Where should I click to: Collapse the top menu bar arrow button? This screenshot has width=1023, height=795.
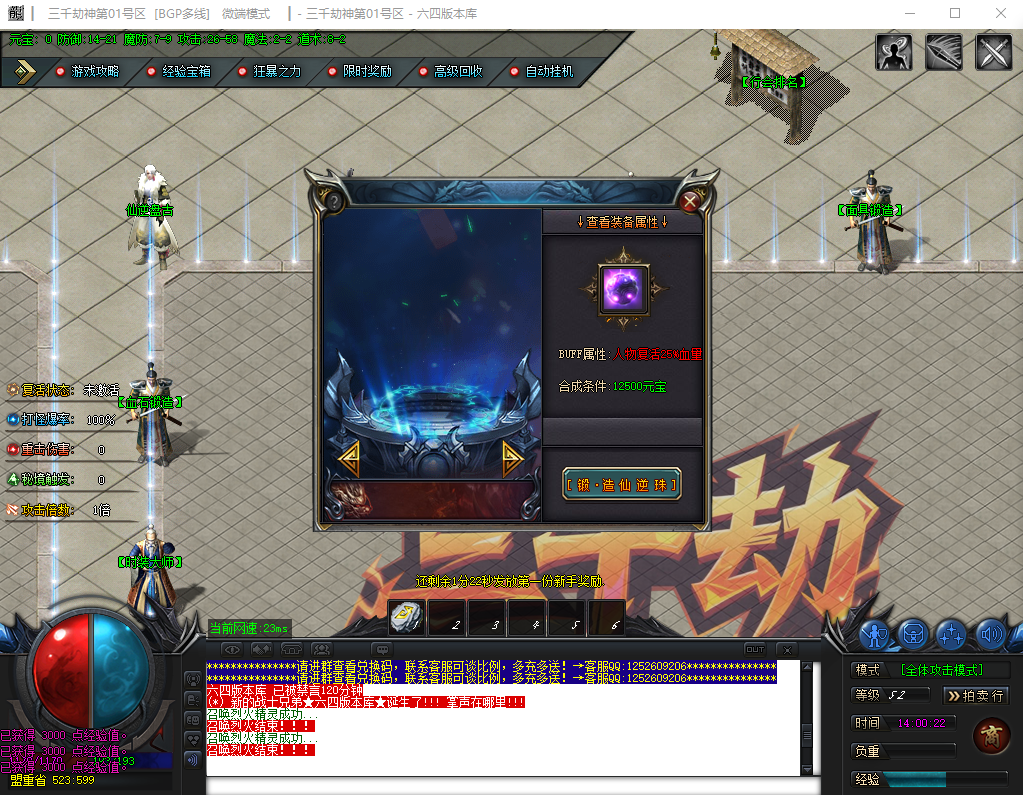pyautogui.click(x=25, y=71)
